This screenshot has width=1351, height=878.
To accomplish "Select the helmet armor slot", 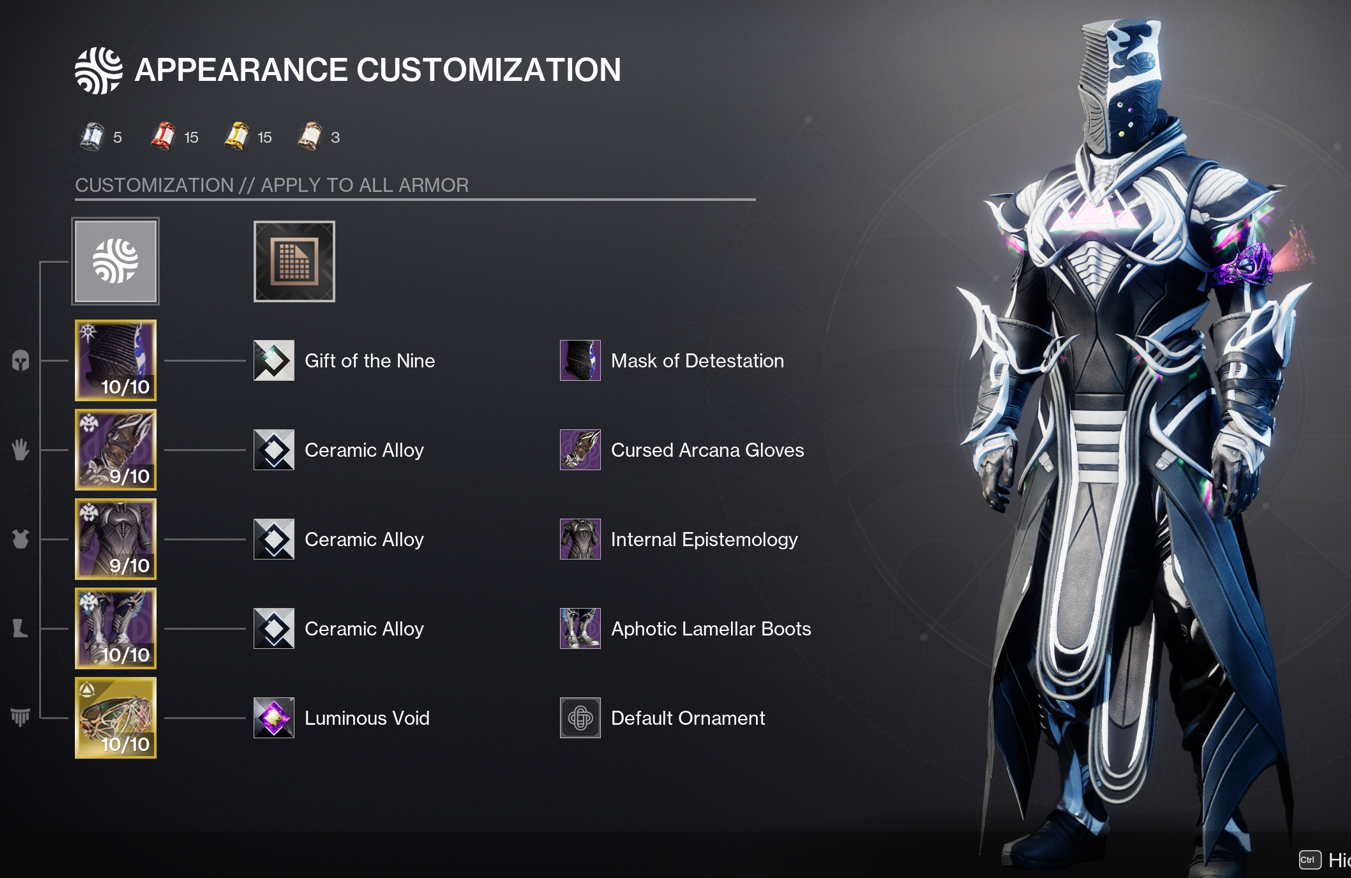I will point(116,360).
